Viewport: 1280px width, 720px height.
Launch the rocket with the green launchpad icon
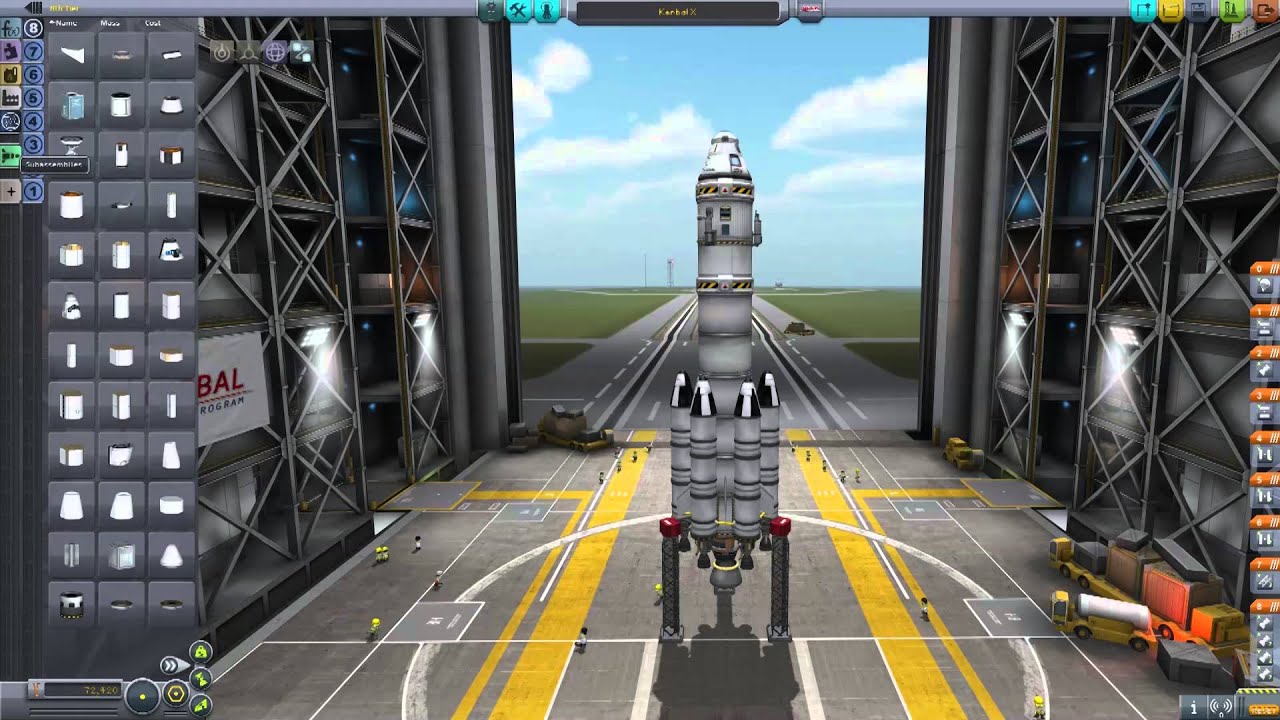pos(1232,10)
